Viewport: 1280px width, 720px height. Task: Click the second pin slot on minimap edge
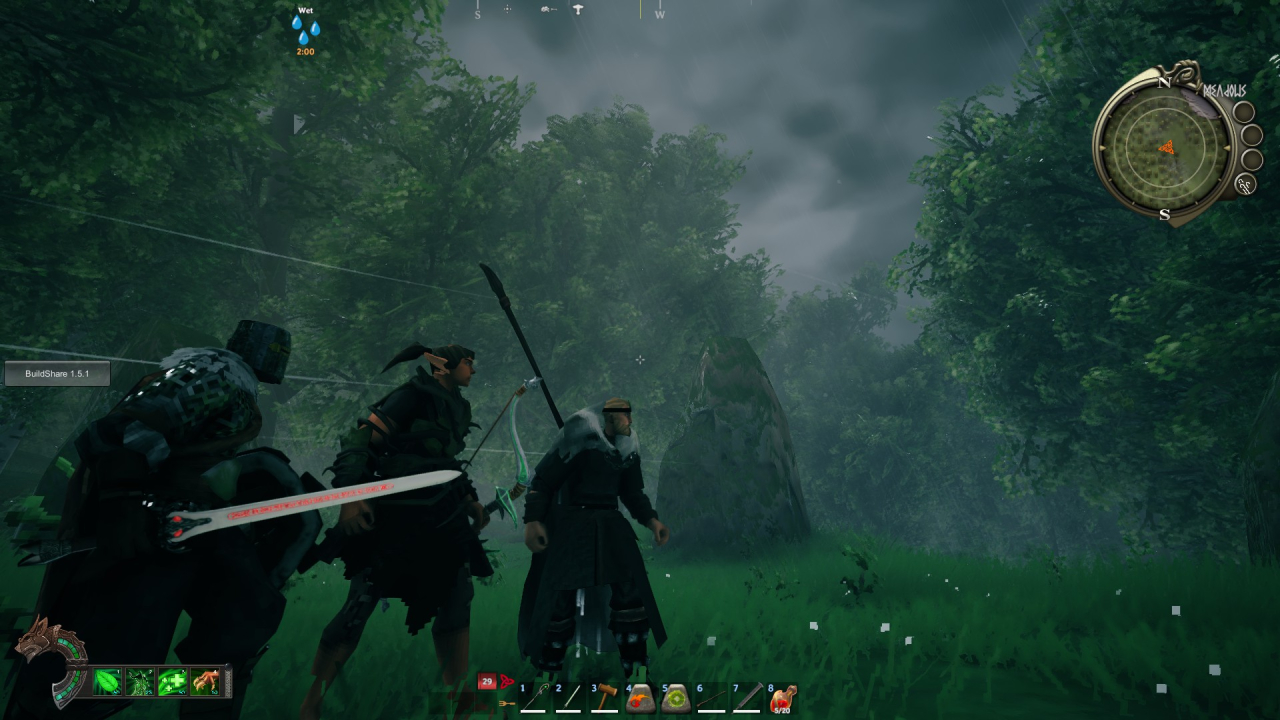click(x=1251, y=135)
